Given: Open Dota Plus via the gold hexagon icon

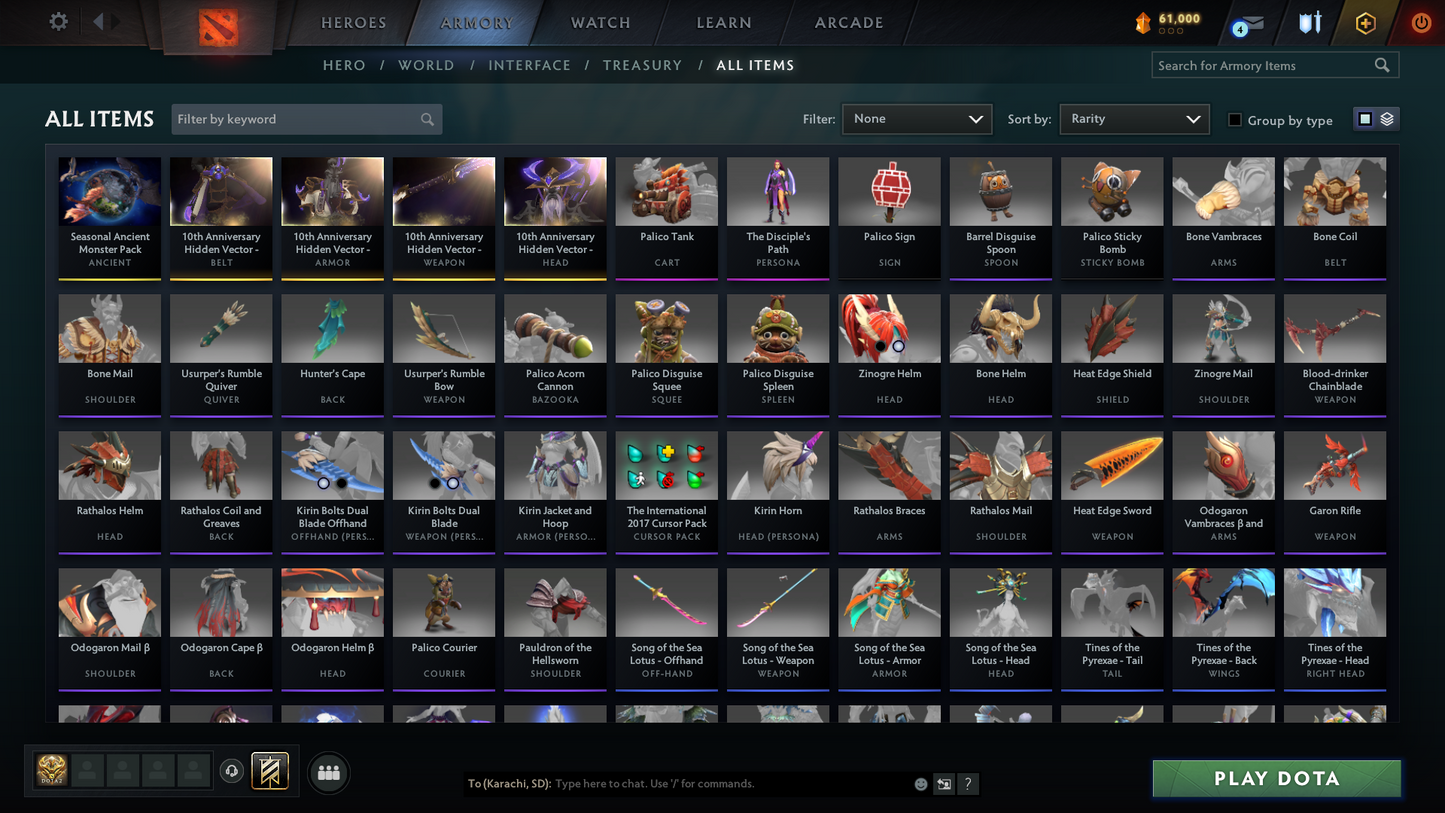Looking at the screenshot, I should click(1366, 21).
